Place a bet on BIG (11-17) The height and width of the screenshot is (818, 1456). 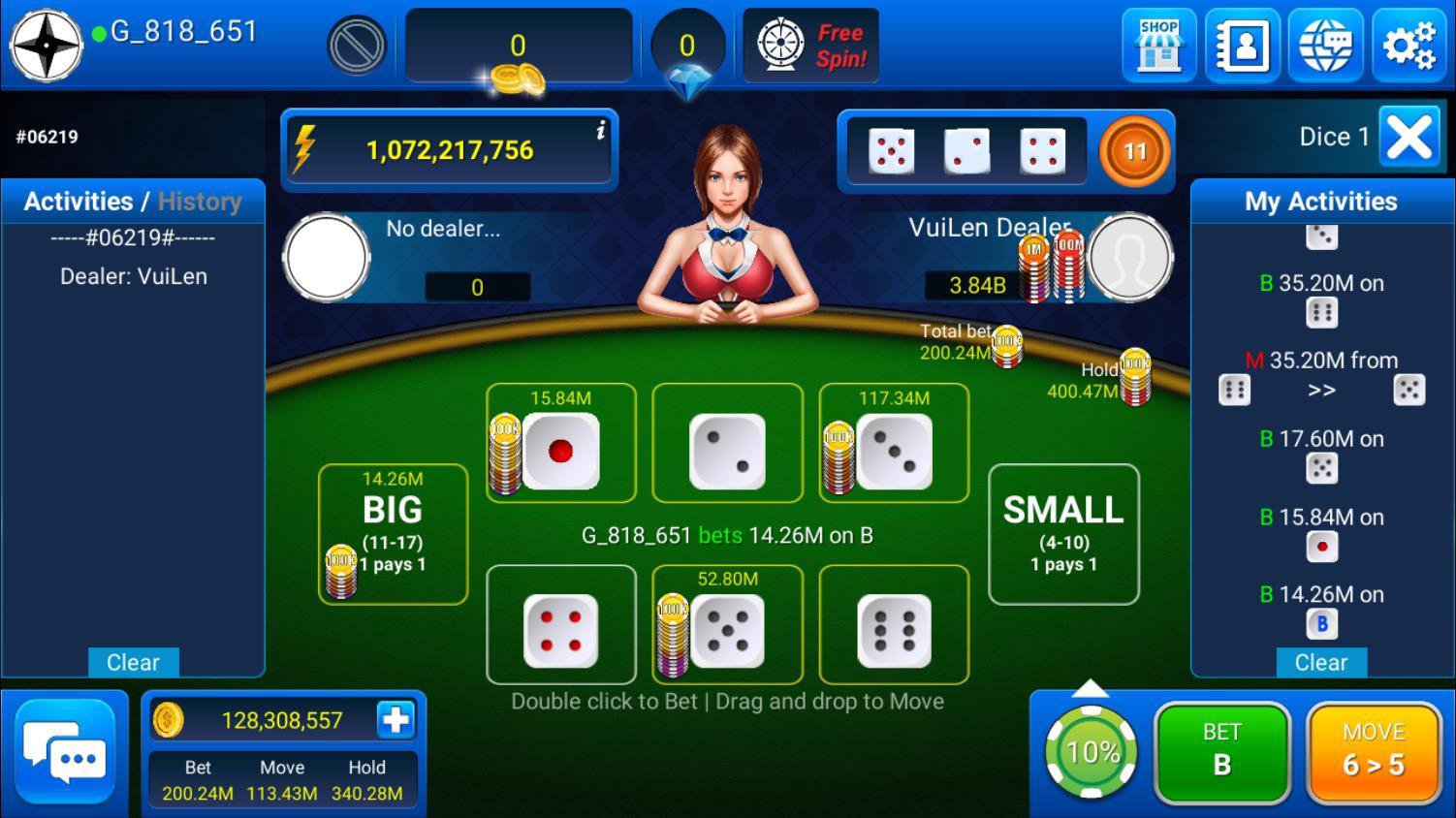(x=393, y=534)
